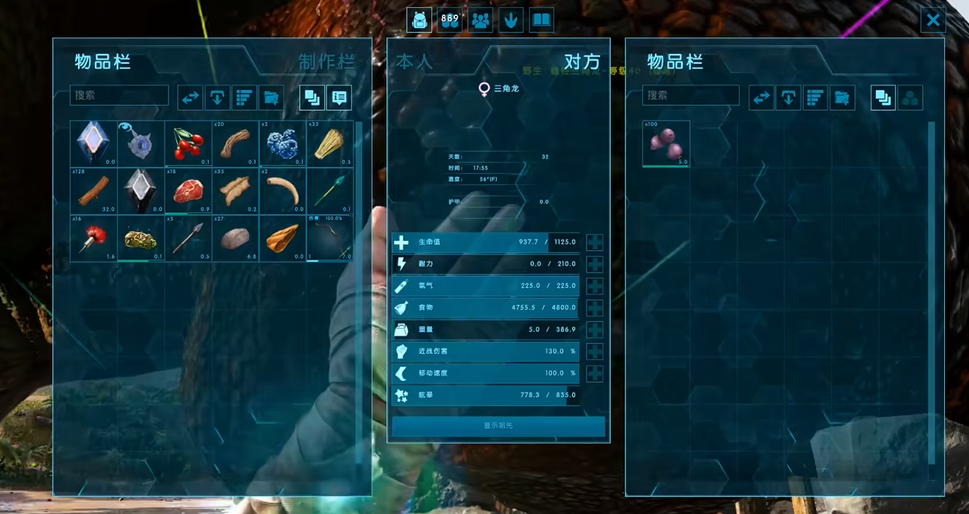969x514 pixels.
Task: Click the player inventory search box
Action: (119, 96)
